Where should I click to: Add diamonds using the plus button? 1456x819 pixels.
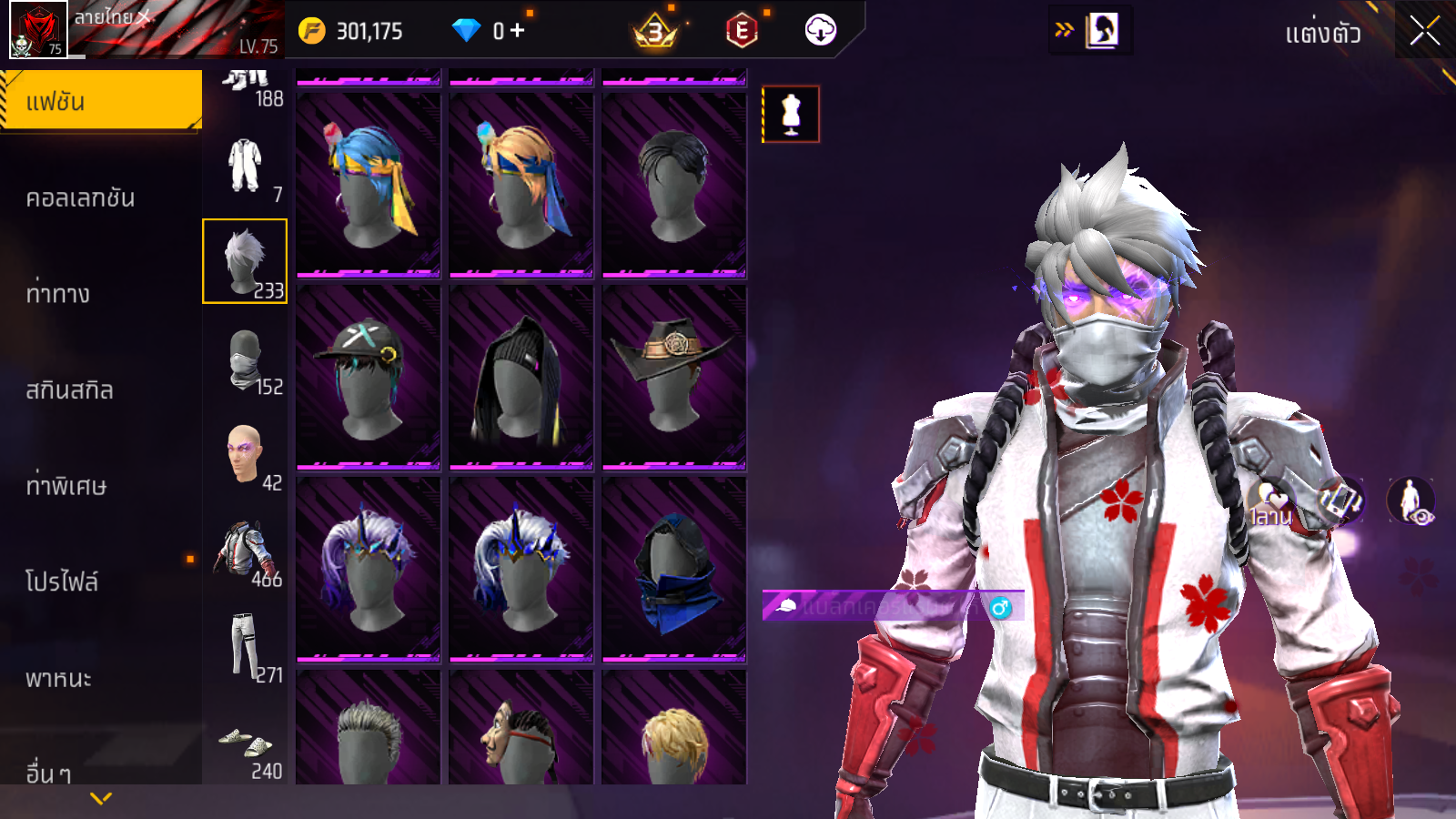click(518, 31)
